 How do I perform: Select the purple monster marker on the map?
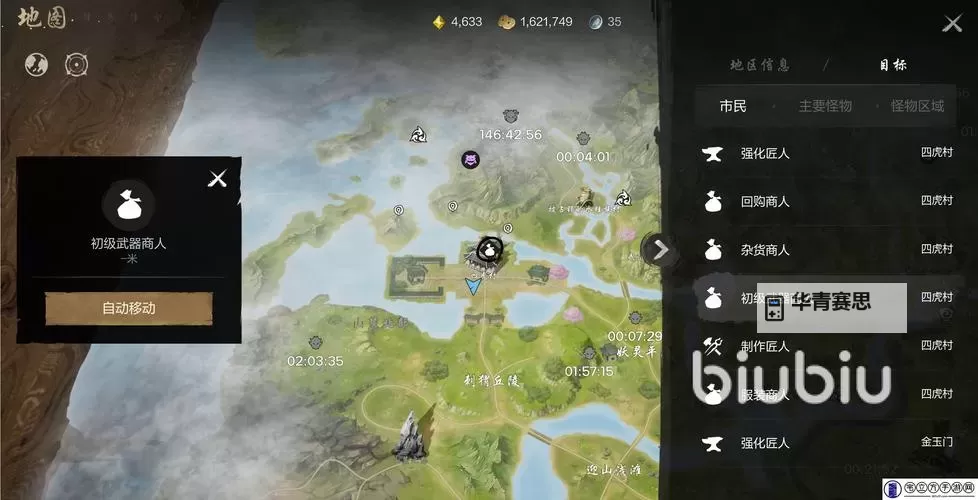click(x=470, y=159)
